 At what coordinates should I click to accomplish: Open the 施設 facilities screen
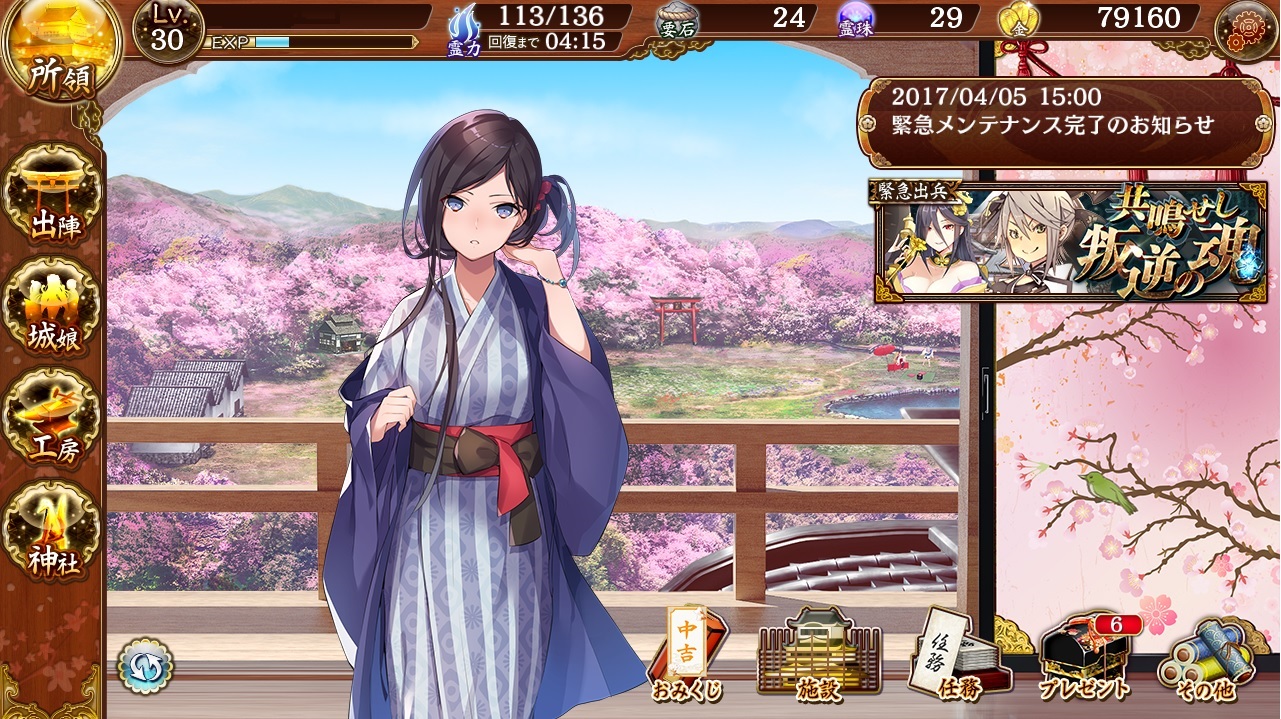(x=820, y=655)
